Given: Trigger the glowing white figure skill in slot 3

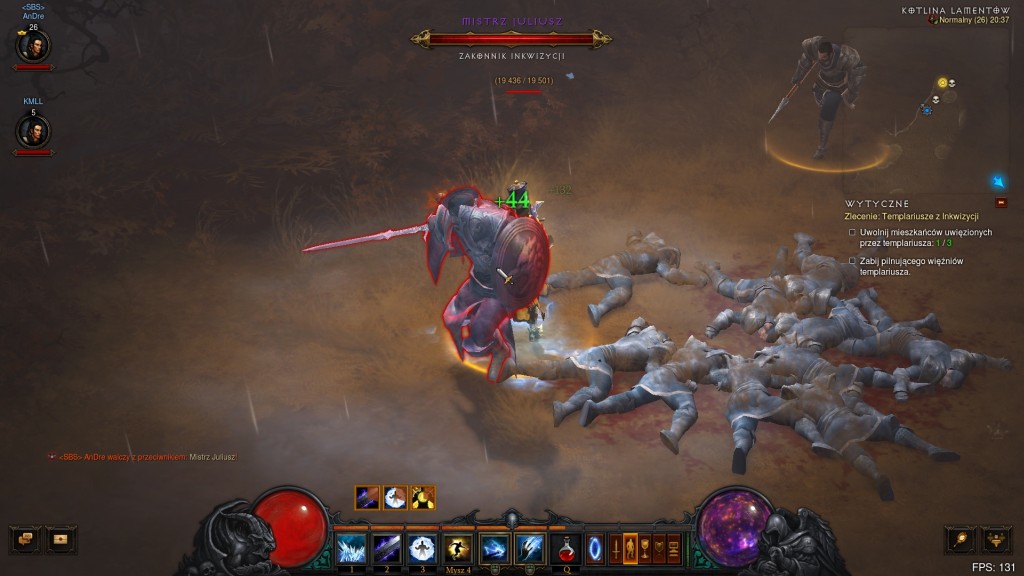Looking at the screenshot, I should 422,548.
